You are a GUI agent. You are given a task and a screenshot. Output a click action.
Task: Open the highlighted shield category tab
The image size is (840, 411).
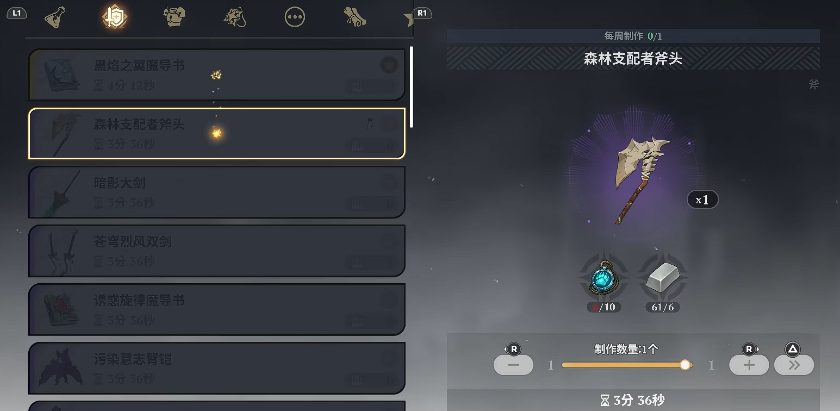click(x=114, y=17)
